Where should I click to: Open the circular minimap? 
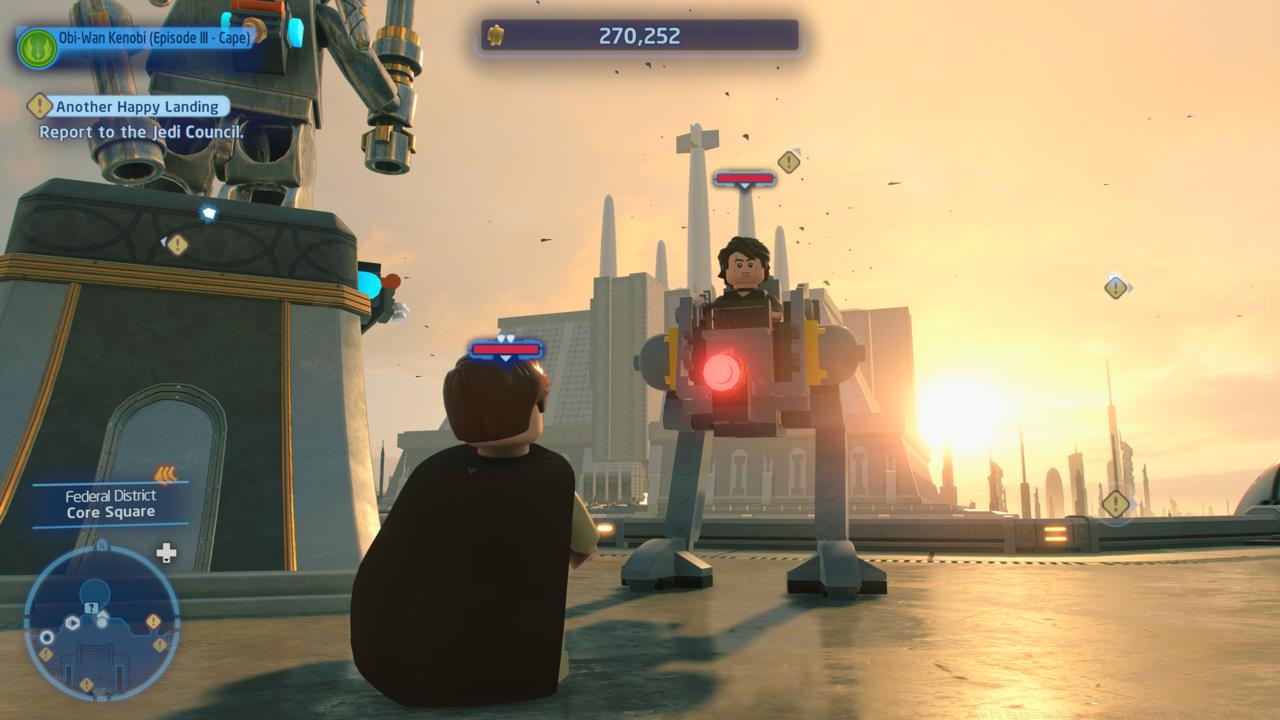(101, 622)
